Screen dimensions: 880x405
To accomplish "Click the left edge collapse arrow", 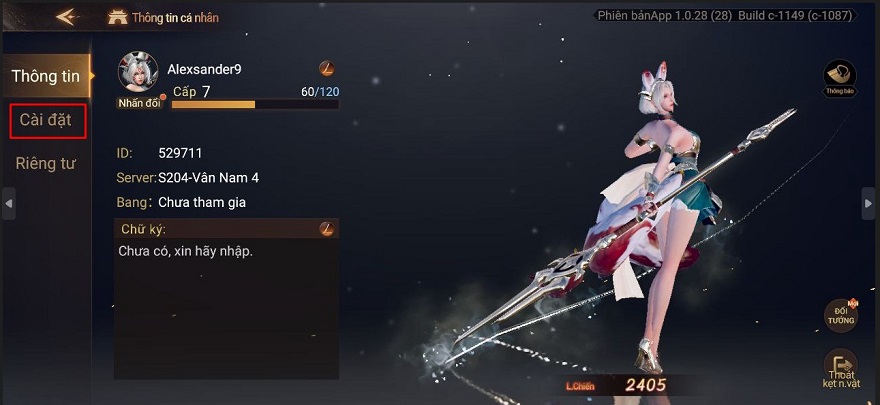I will point(9,203).
